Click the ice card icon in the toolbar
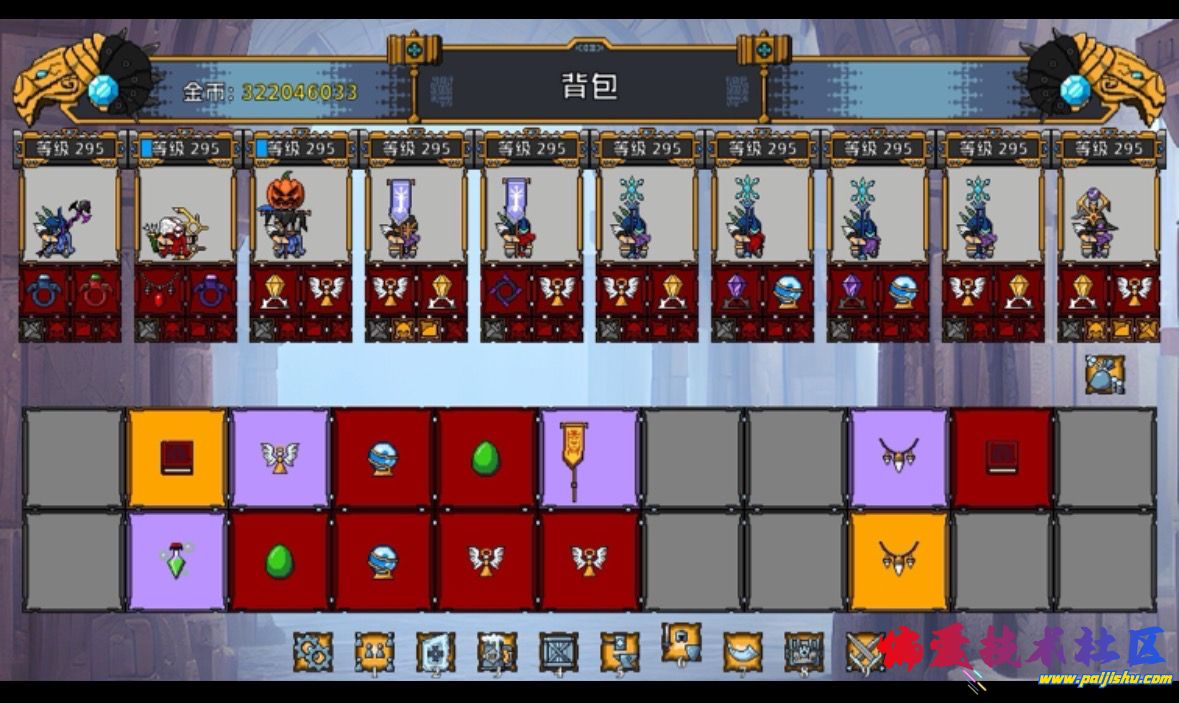 (x=435, y=652)
